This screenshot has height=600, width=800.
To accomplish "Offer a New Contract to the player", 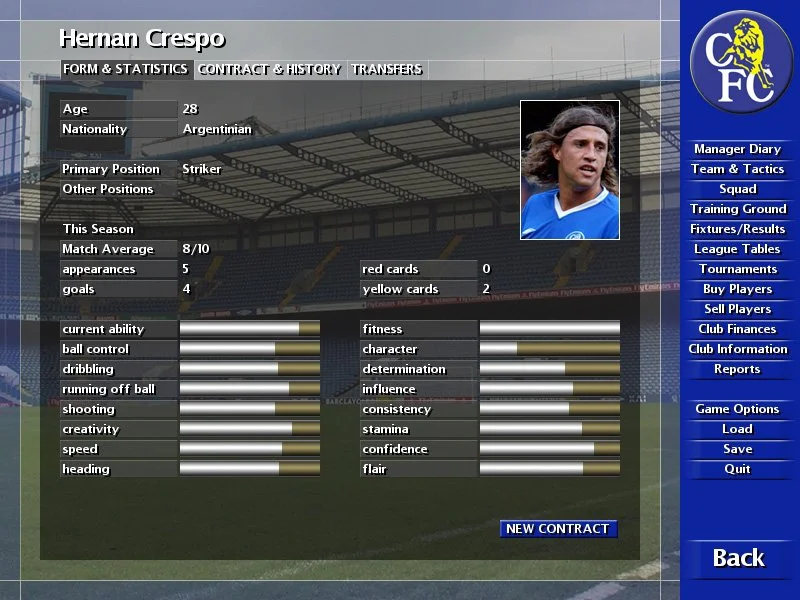I will tap(557, 529).
